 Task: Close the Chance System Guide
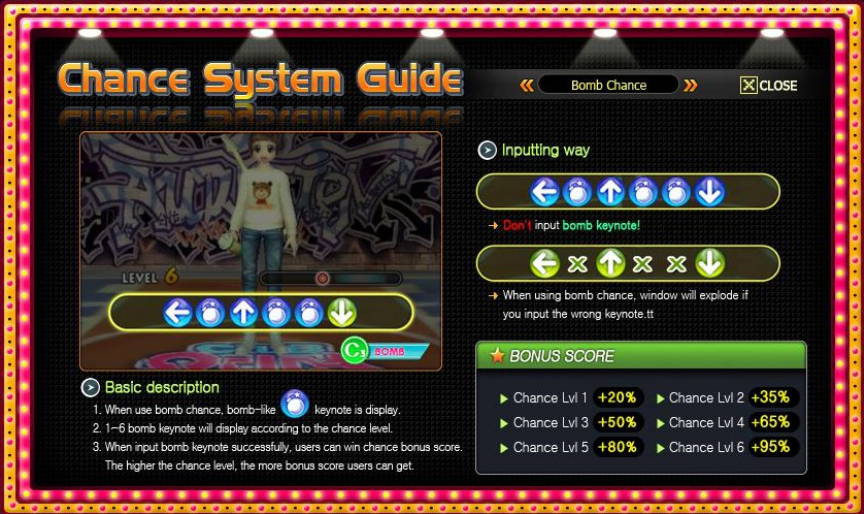[x=768, y=86]
